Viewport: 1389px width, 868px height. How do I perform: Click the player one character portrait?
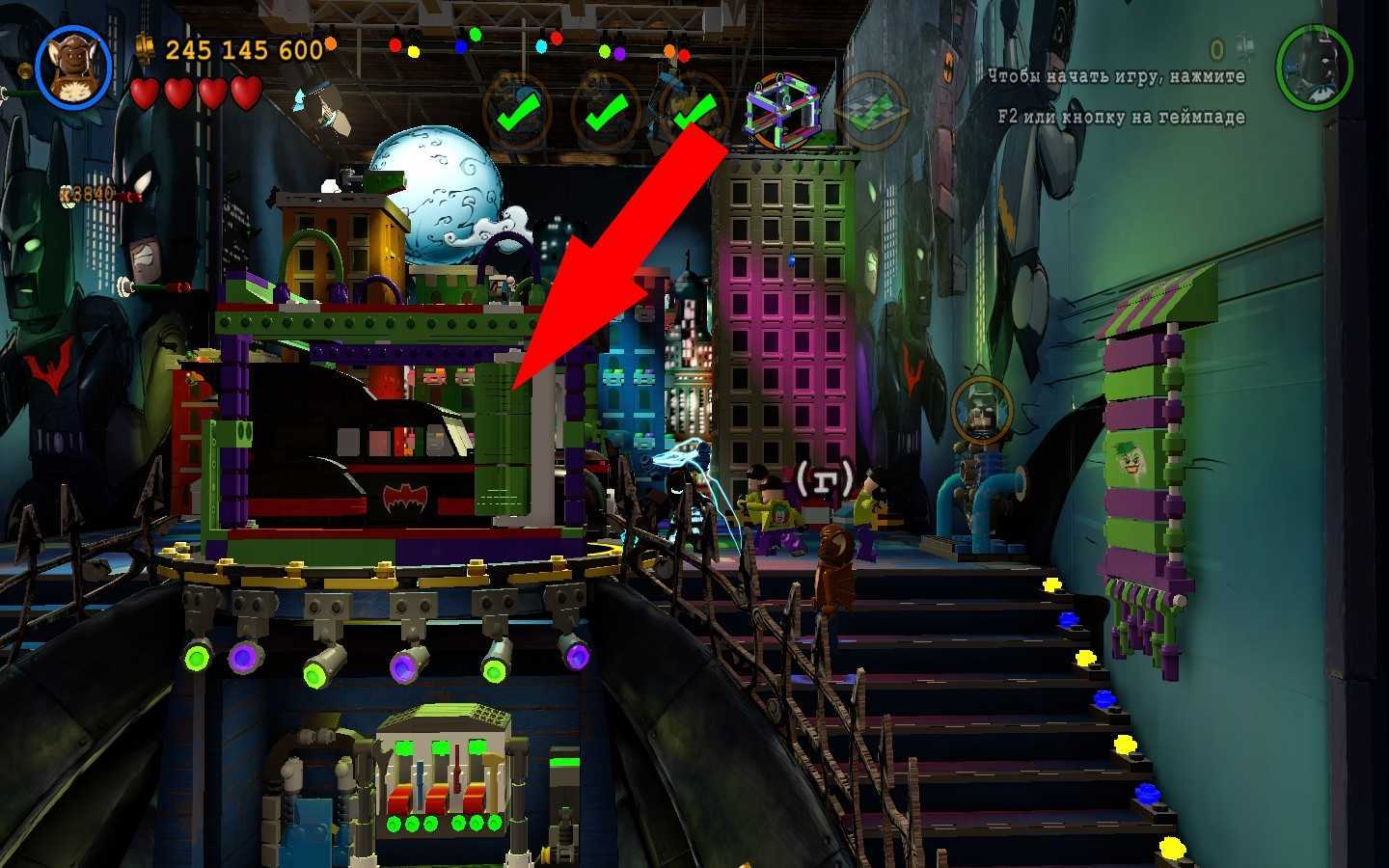73,67
